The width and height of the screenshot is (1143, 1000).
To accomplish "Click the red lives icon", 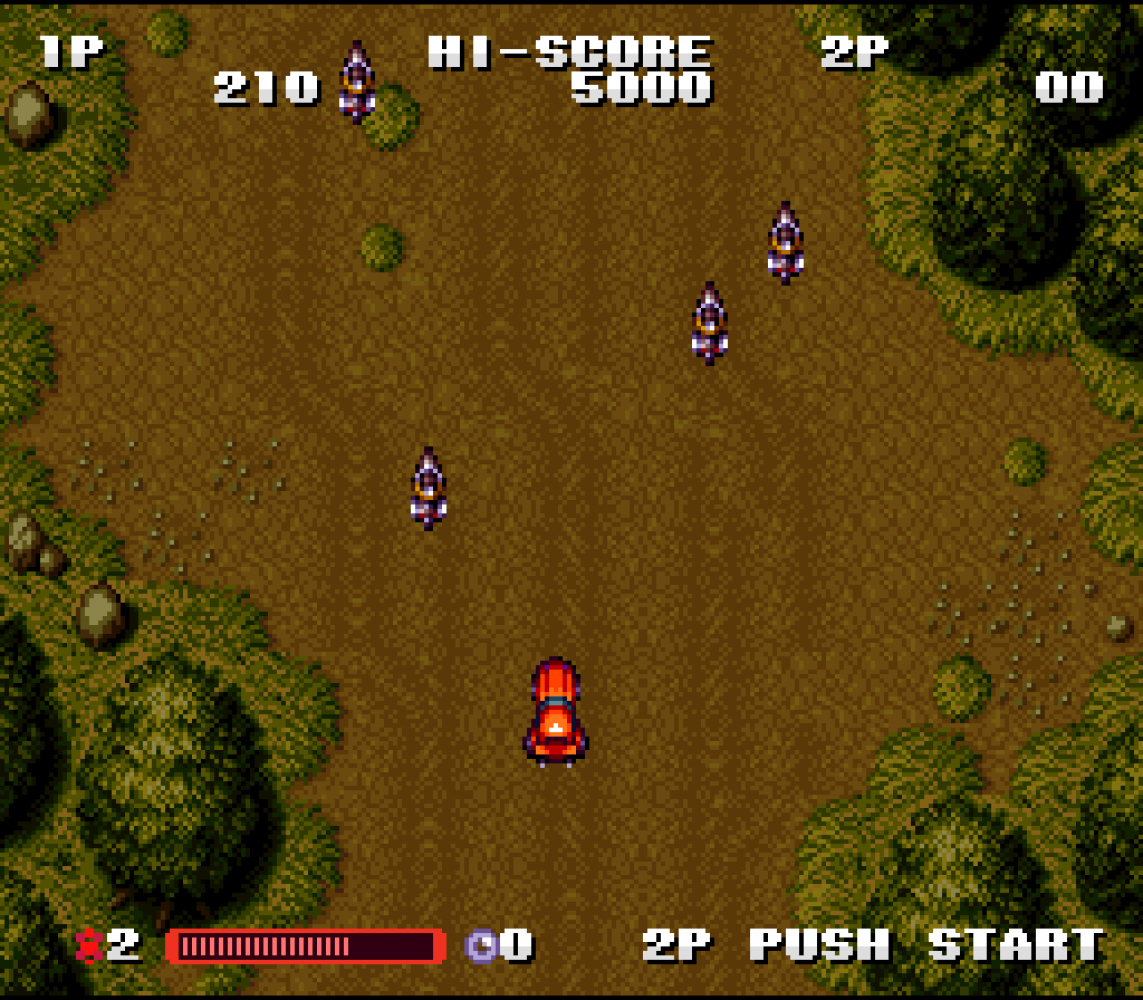I will point(89,945).
